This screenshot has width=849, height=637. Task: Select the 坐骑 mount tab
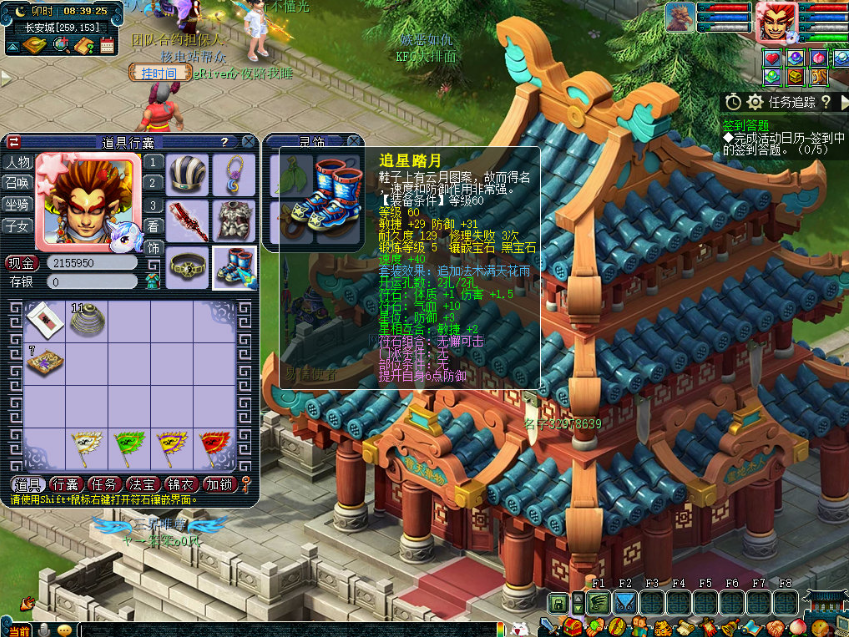(x=17, y=204)
